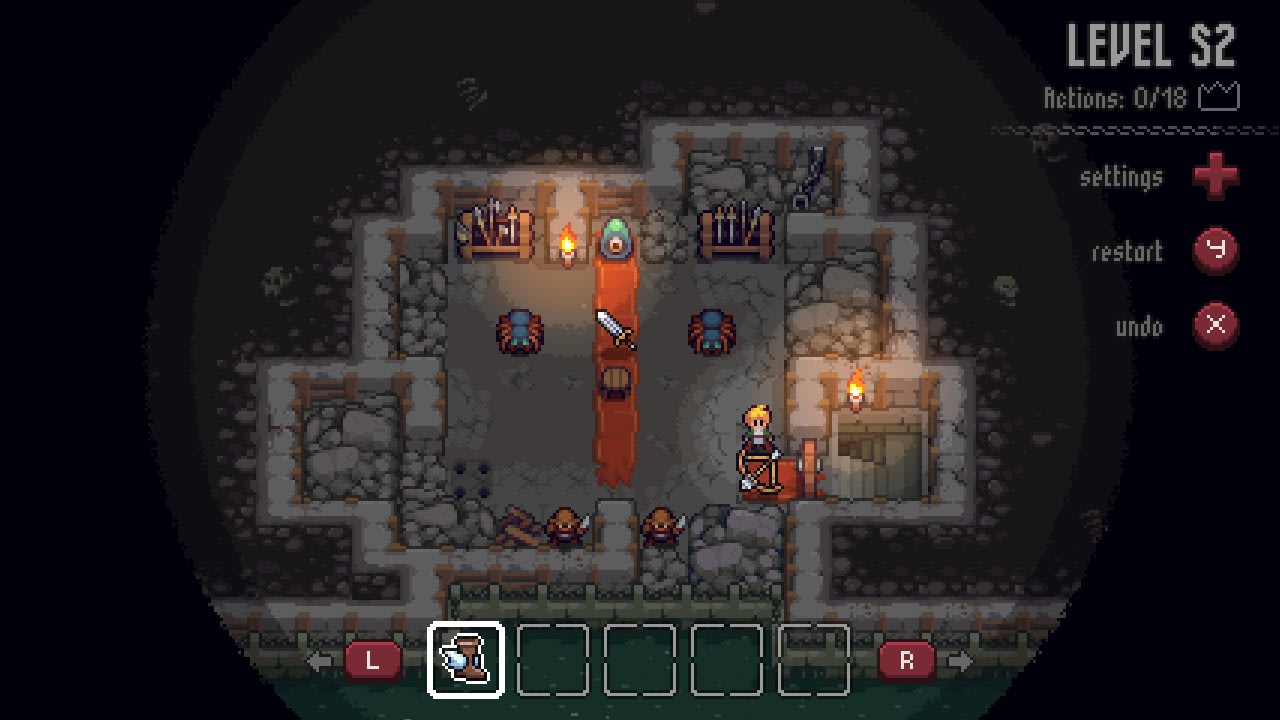Click the crown icon beside the Actions counter
This screenshot has width=1280, height=720.
click(1220, 97)
